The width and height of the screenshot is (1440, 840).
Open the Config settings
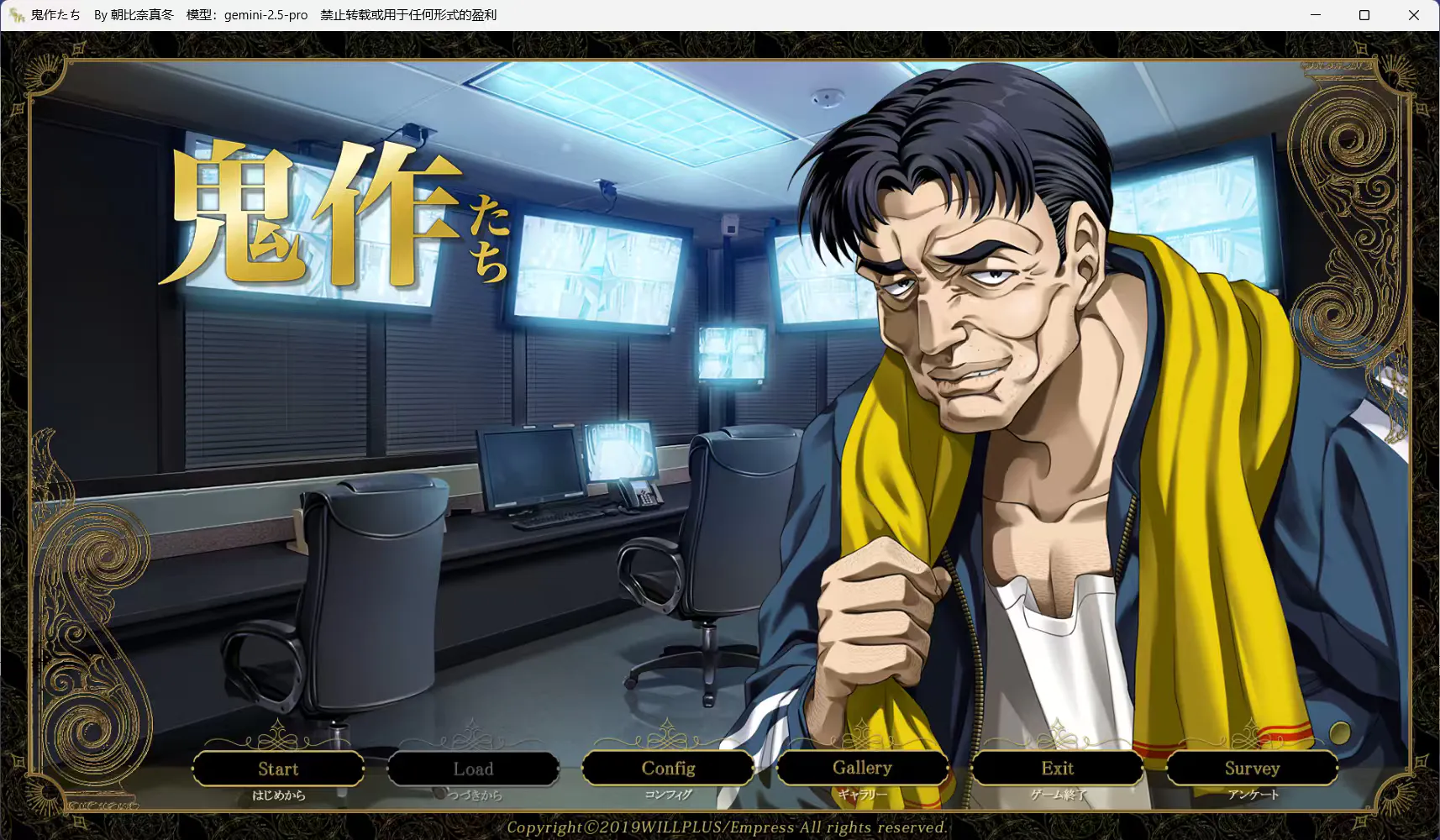tap(668, 768)
